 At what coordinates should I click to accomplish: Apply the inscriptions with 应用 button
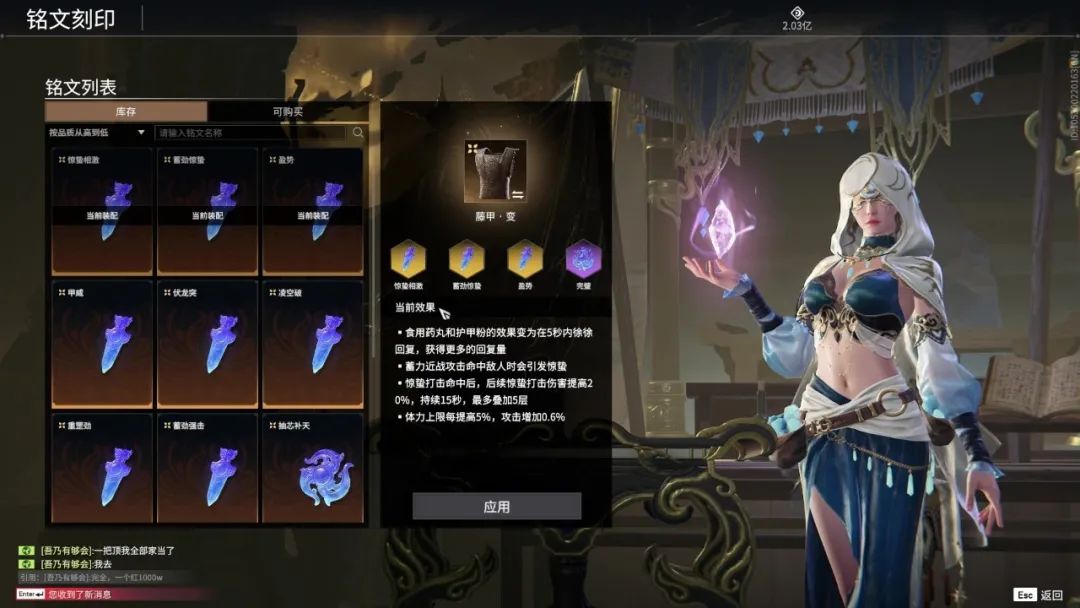pyautogui.click(x=497, y=506)
